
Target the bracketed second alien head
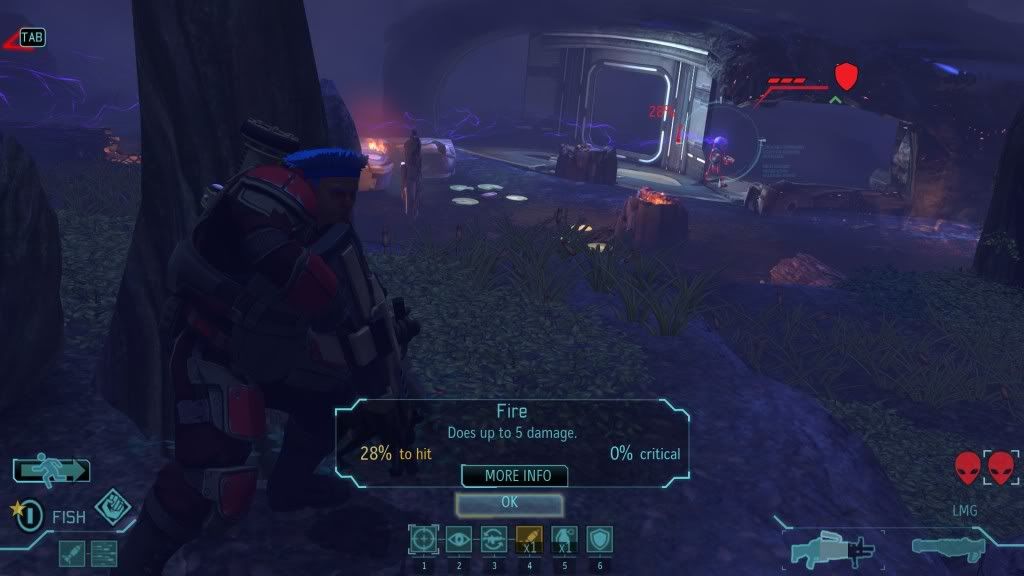(1001, 467)
